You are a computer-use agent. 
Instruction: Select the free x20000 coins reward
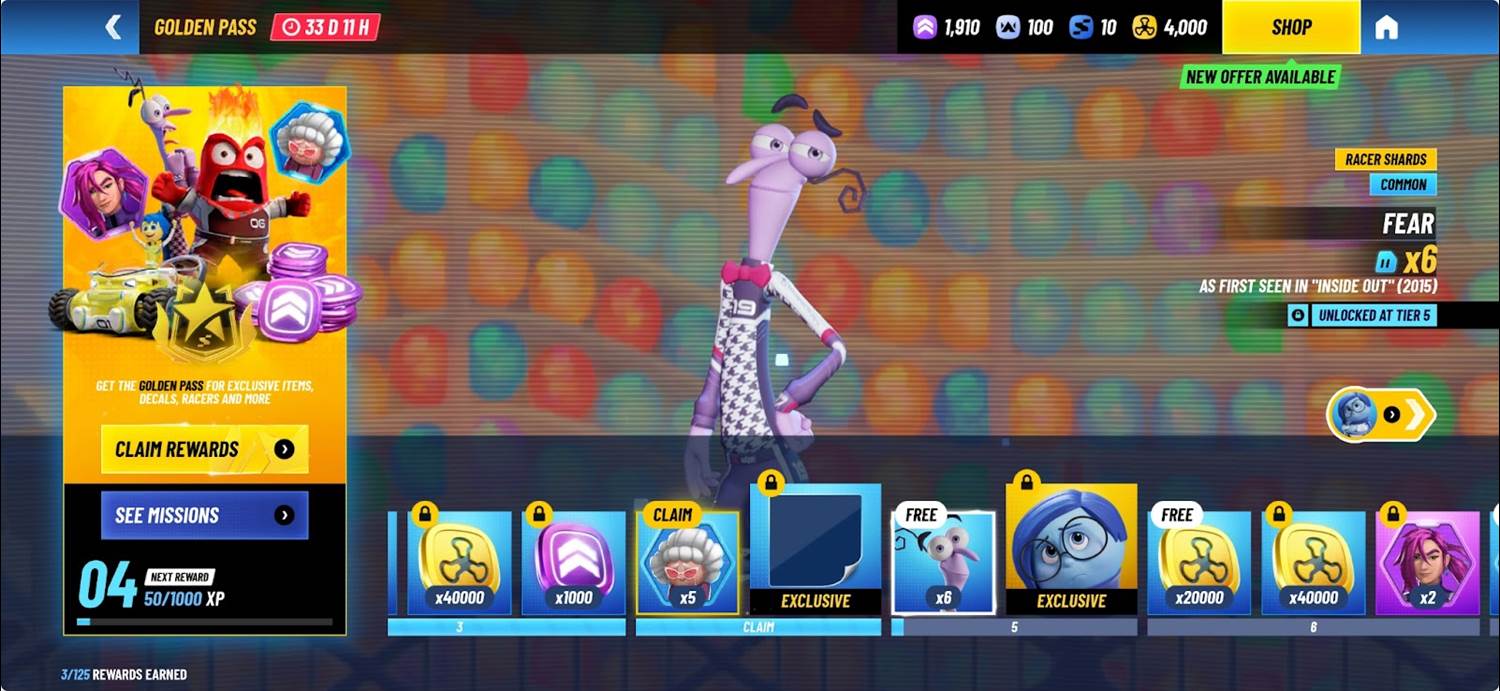point(1199,562)
